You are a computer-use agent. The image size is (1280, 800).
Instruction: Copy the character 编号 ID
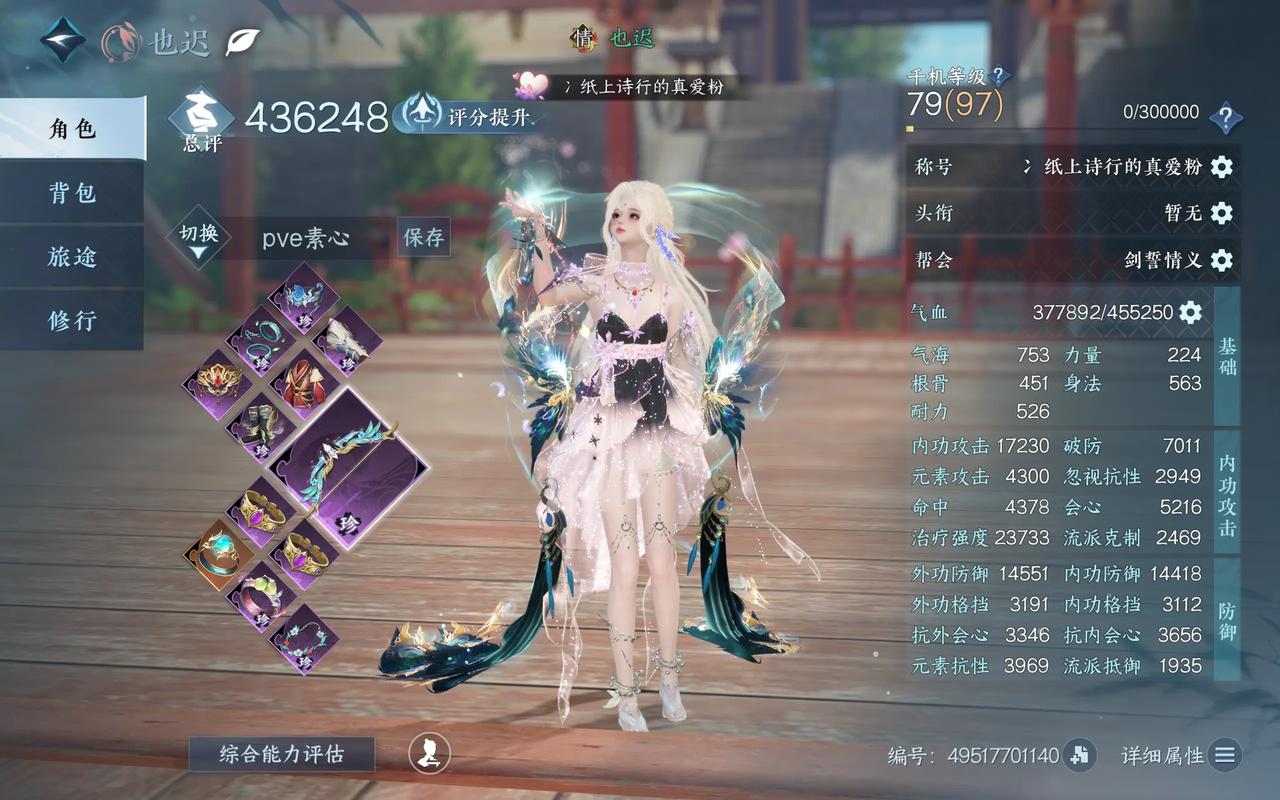[1078, 756]
